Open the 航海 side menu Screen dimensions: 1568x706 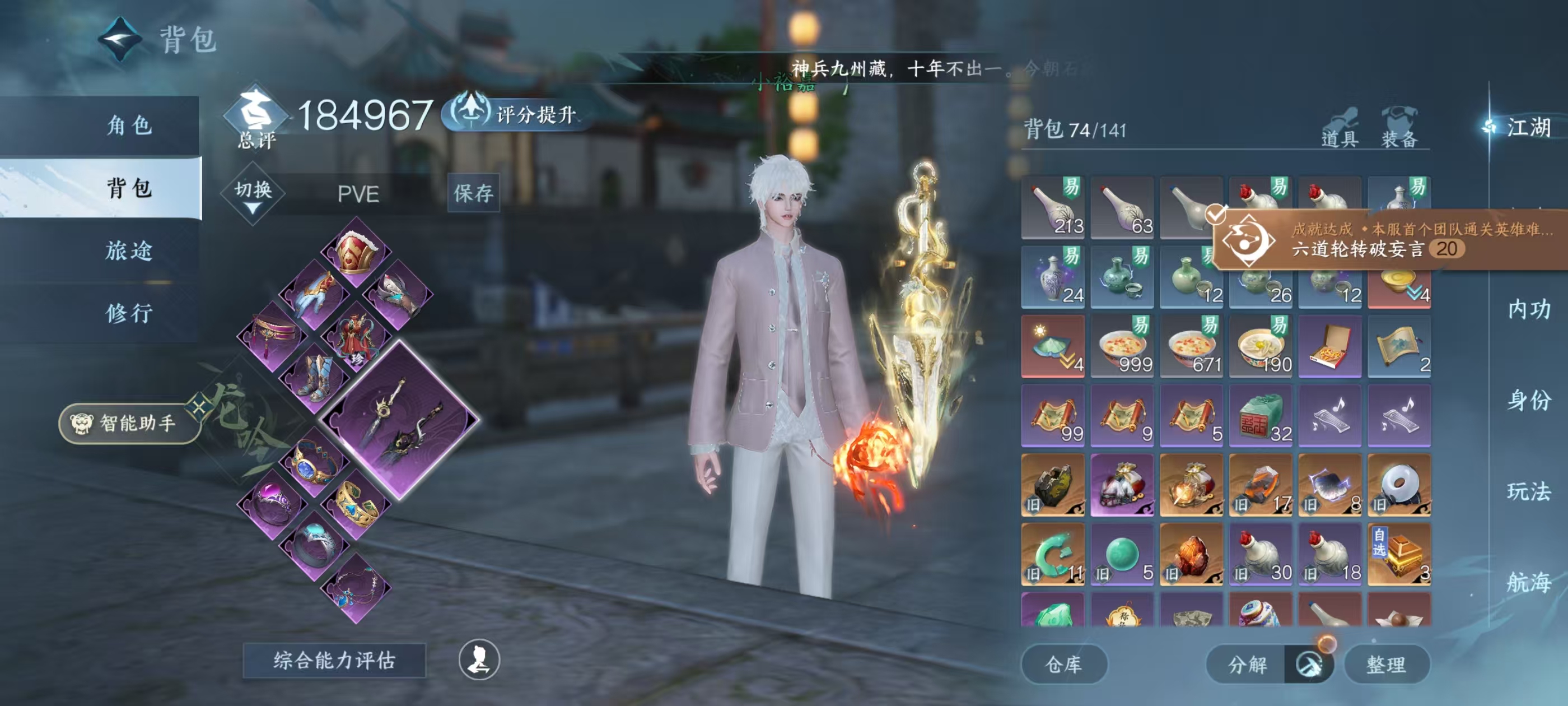(x=1528, y=582)
